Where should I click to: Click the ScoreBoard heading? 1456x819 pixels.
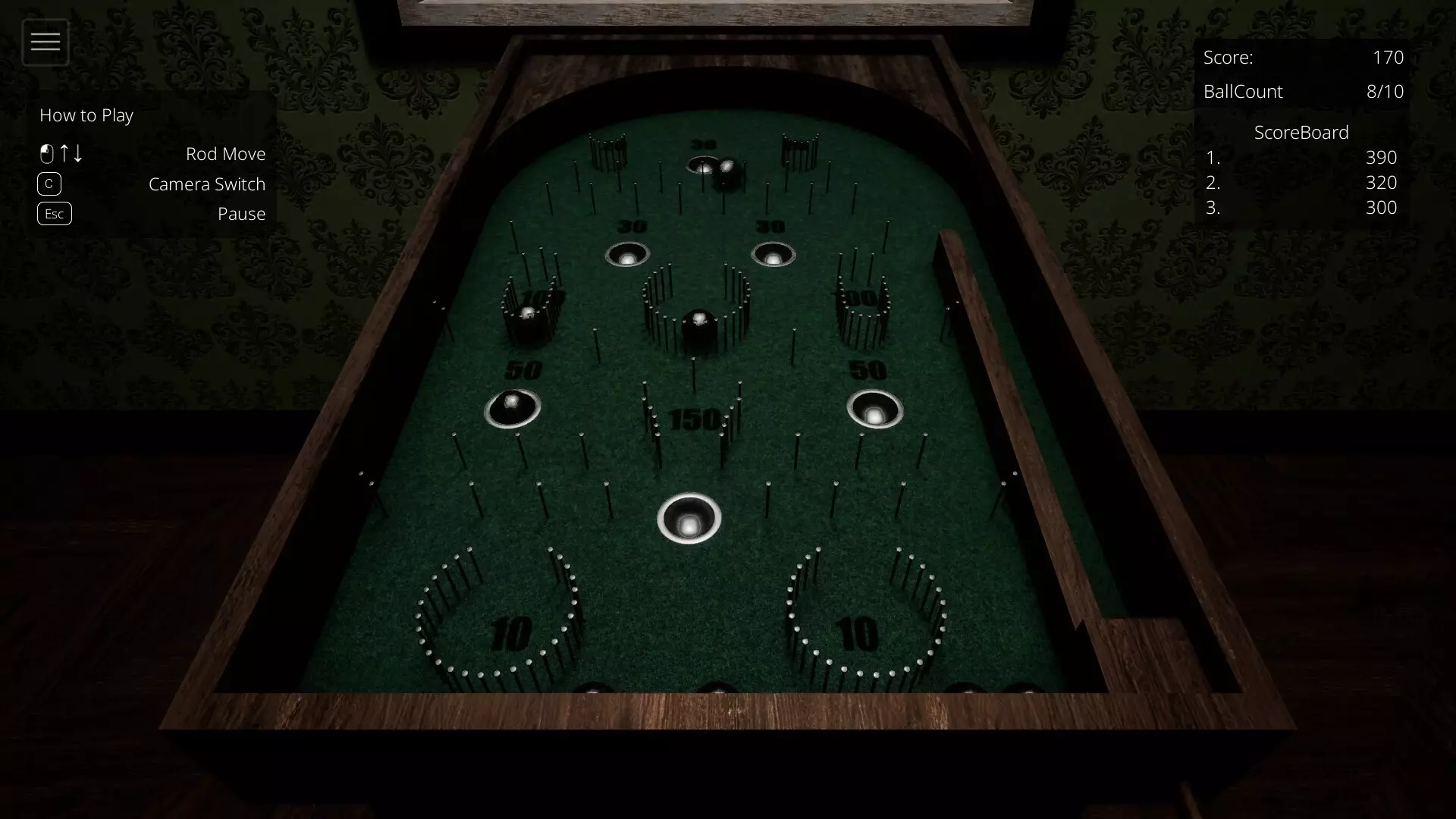coord(1301,132)
